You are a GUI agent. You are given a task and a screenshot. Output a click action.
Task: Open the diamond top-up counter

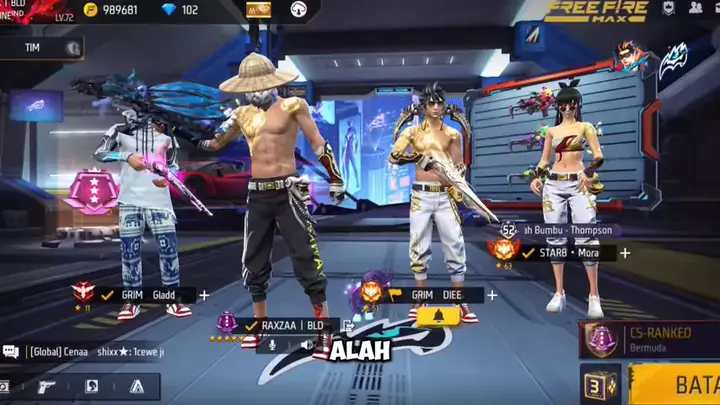(x=181, y=10)
